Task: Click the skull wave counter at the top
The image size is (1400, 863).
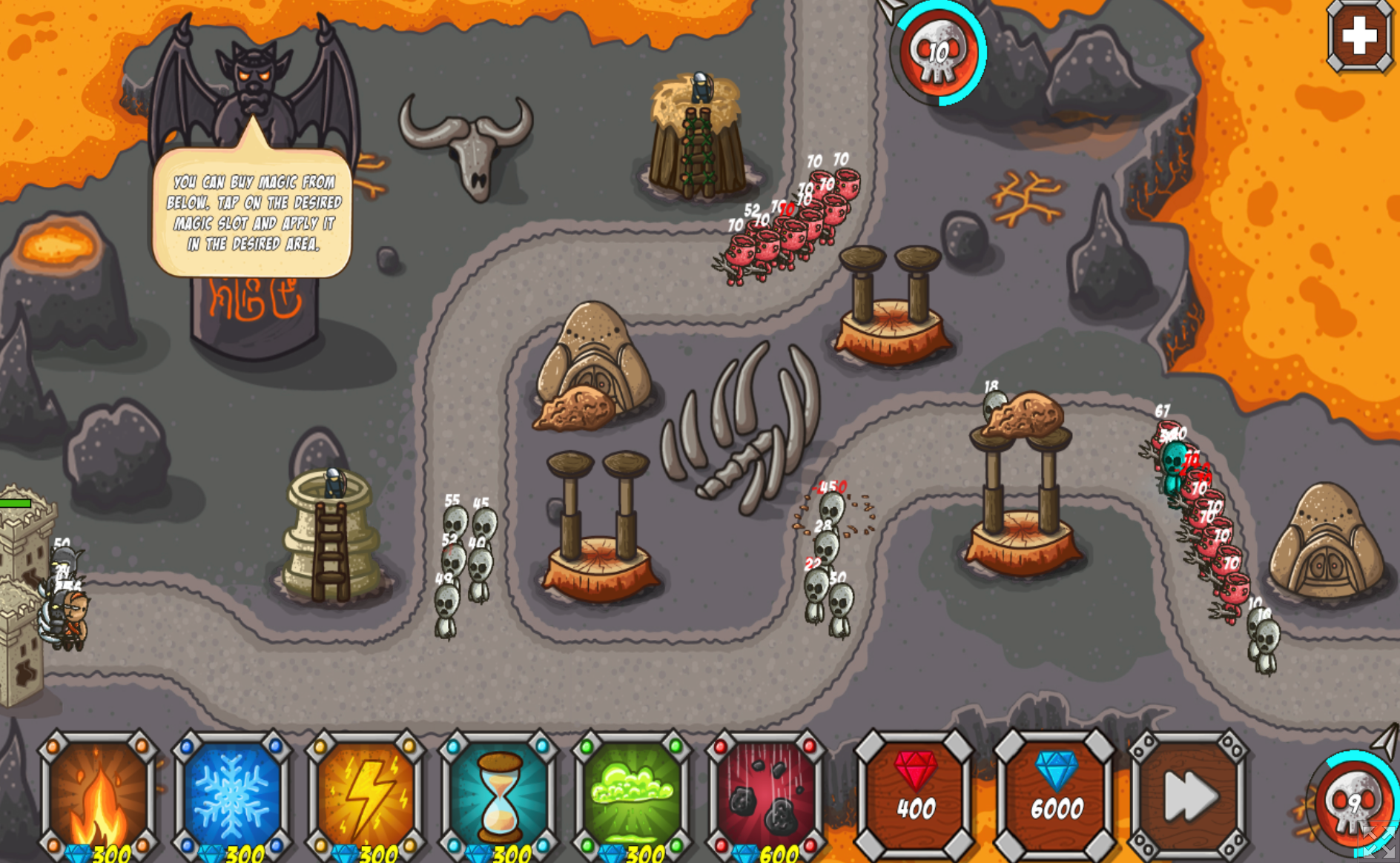Action: 937,53
